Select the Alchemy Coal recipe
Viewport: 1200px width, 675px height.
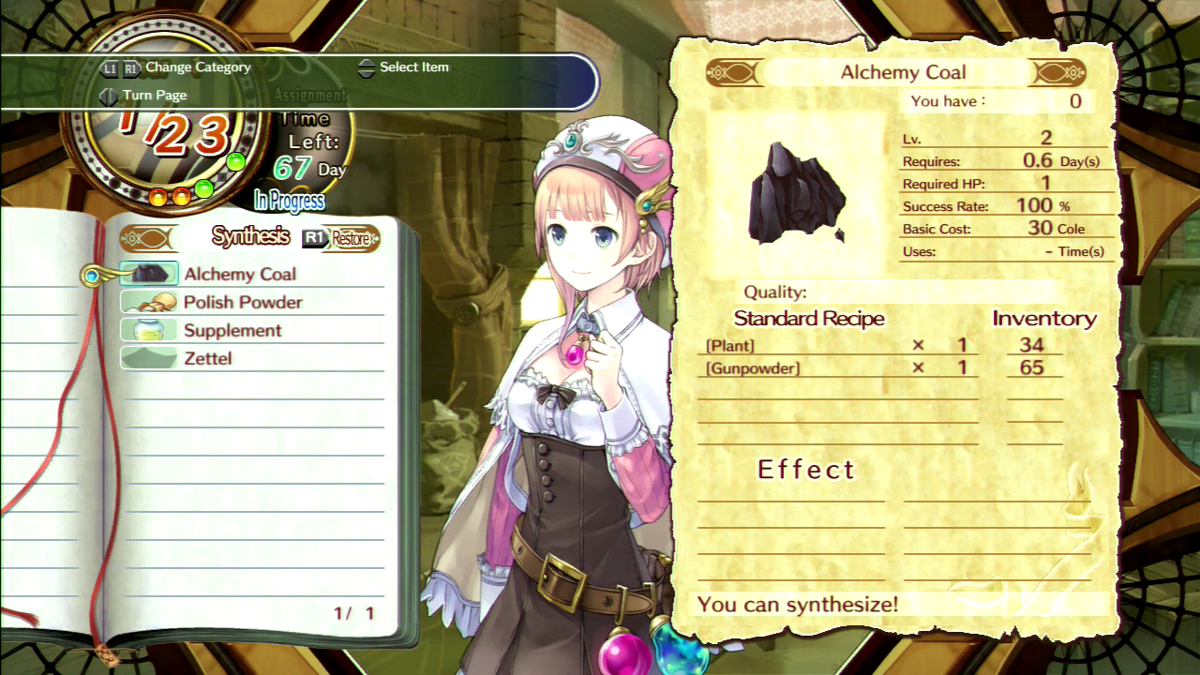(x=239, y=274)
